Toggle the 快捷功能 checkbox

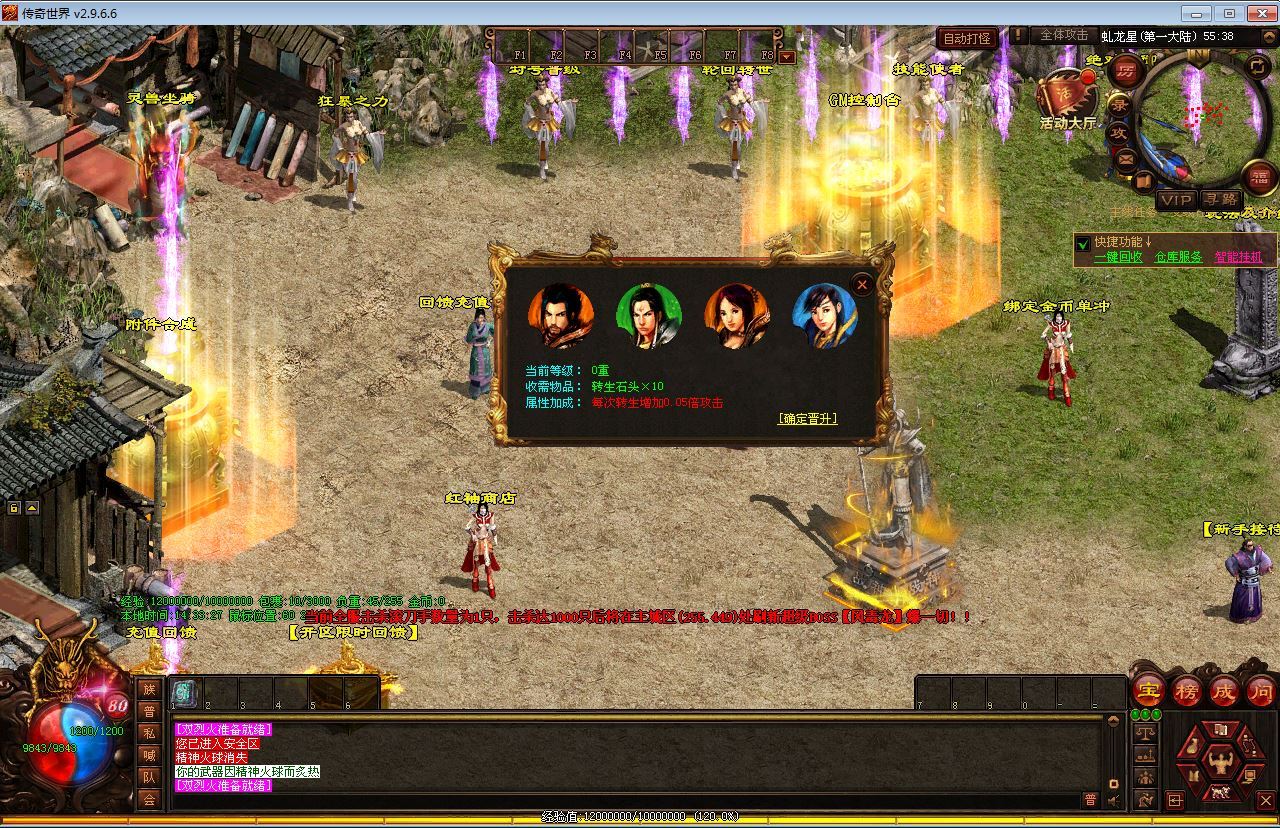pyautogui.click(x=1082, y=243)
